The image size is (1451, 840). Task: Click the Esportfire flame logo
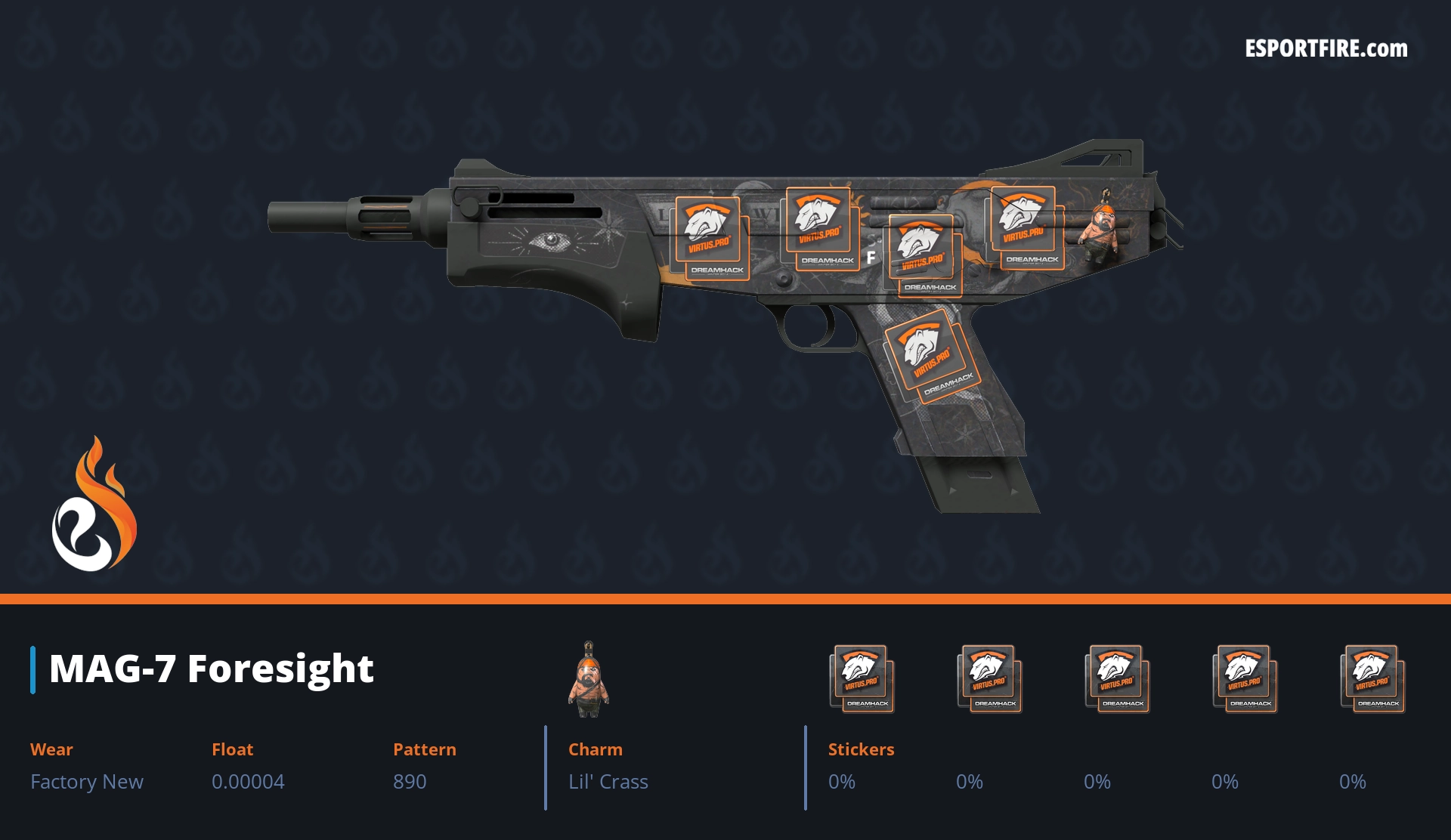tap(94, 505)
